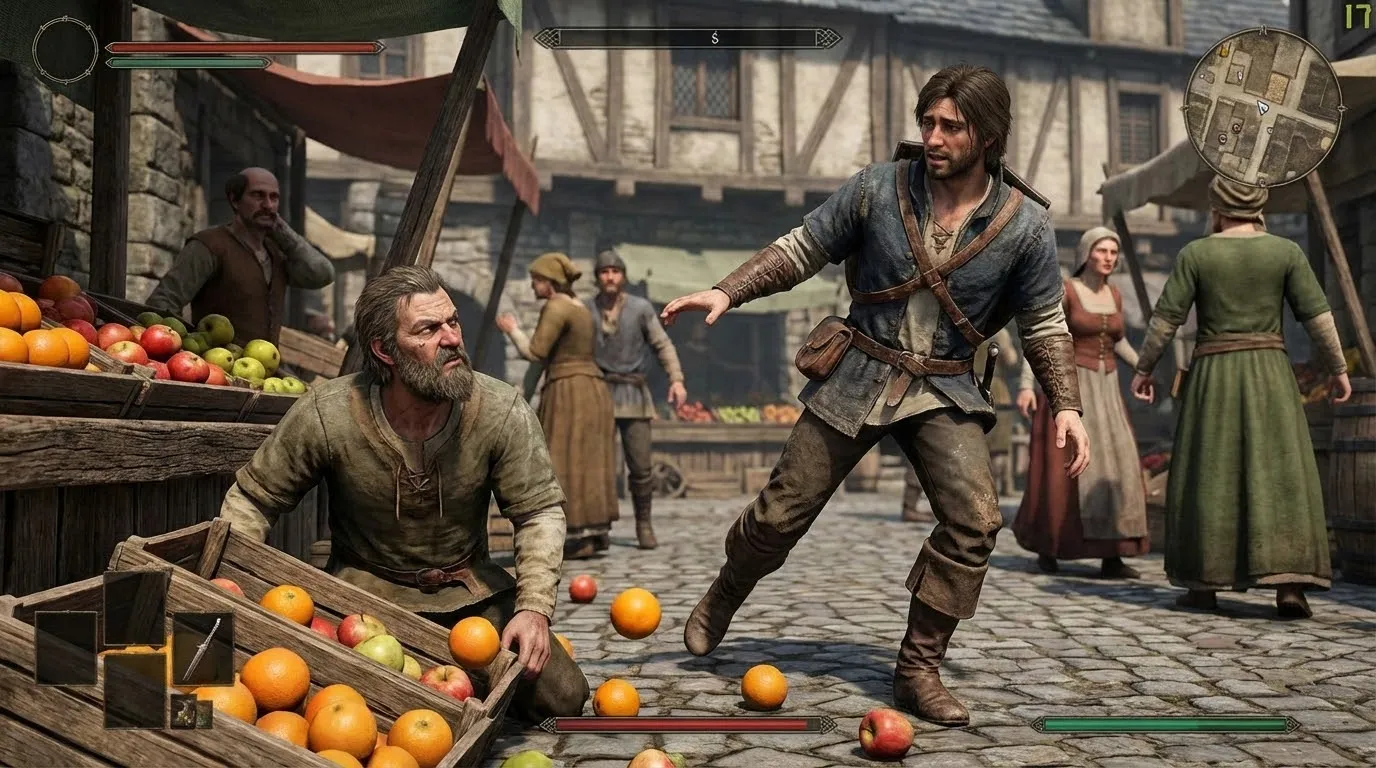Click the upper empty quick-slot above the dagger

pos(136,609)
